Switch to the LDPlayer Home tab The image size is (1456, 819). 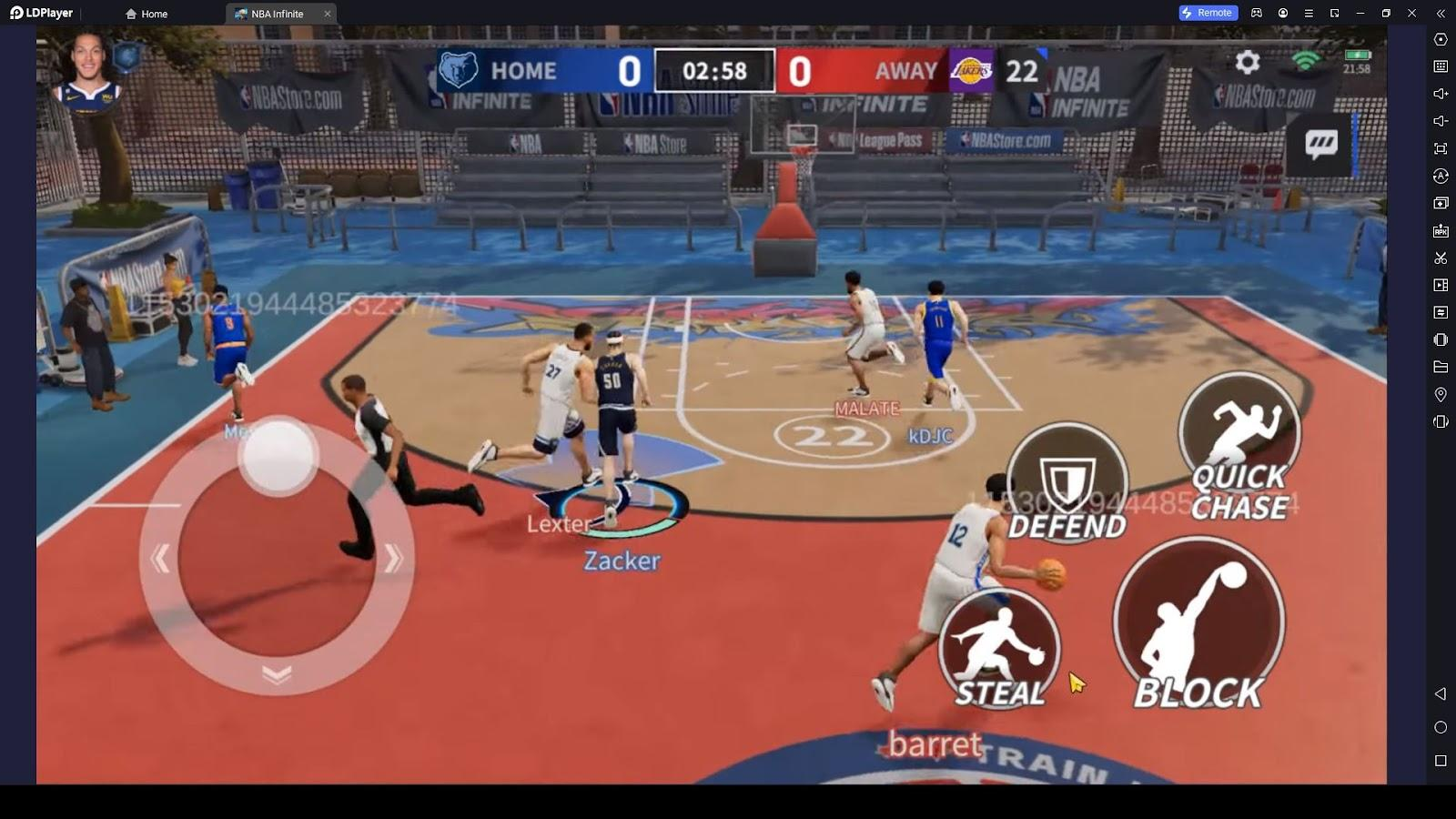(147, 14)
